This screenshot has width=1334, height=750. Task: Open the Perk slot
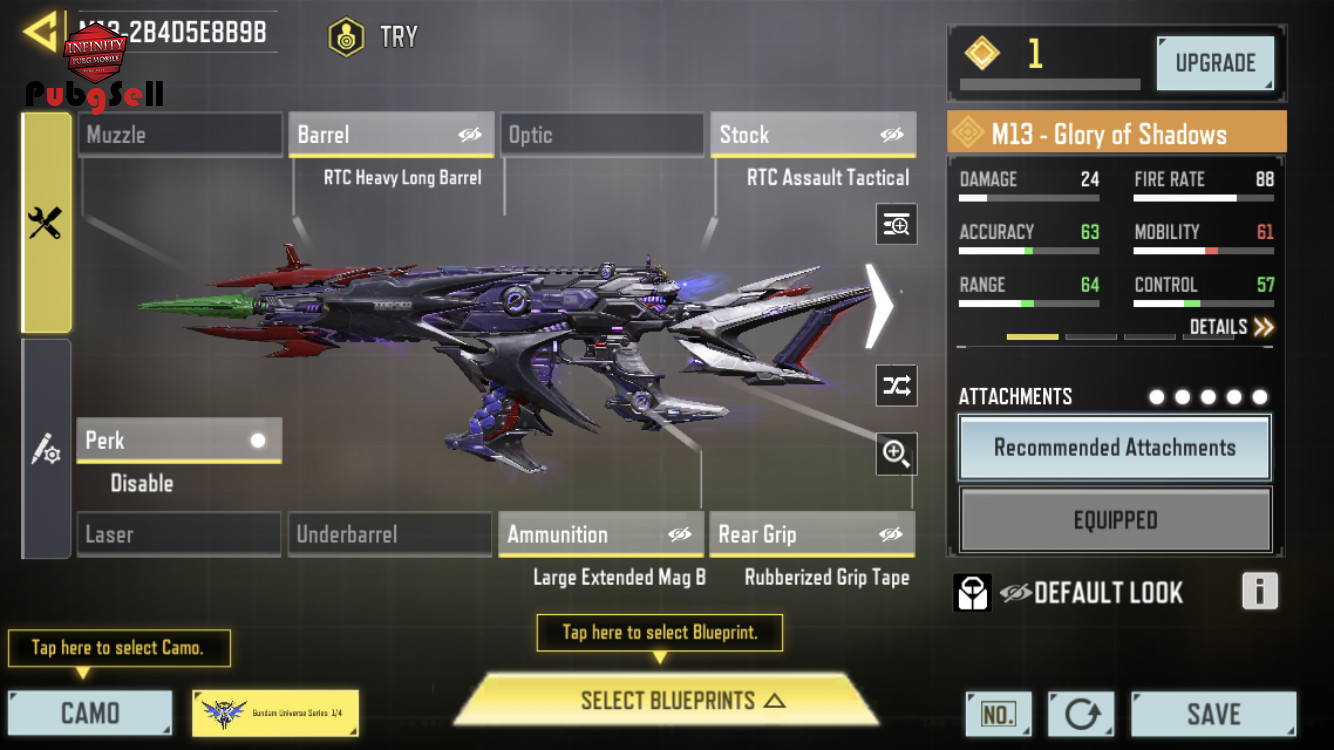click(x=179, y=441)
